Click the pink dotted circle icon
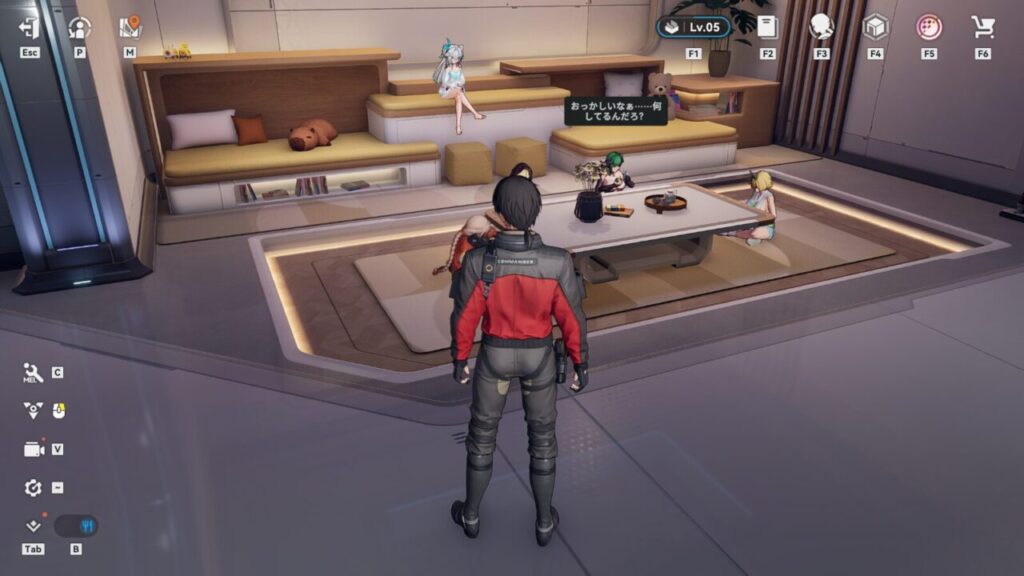Image resolution: width=1024 pixels, height=576 pixels. [929, 27]
